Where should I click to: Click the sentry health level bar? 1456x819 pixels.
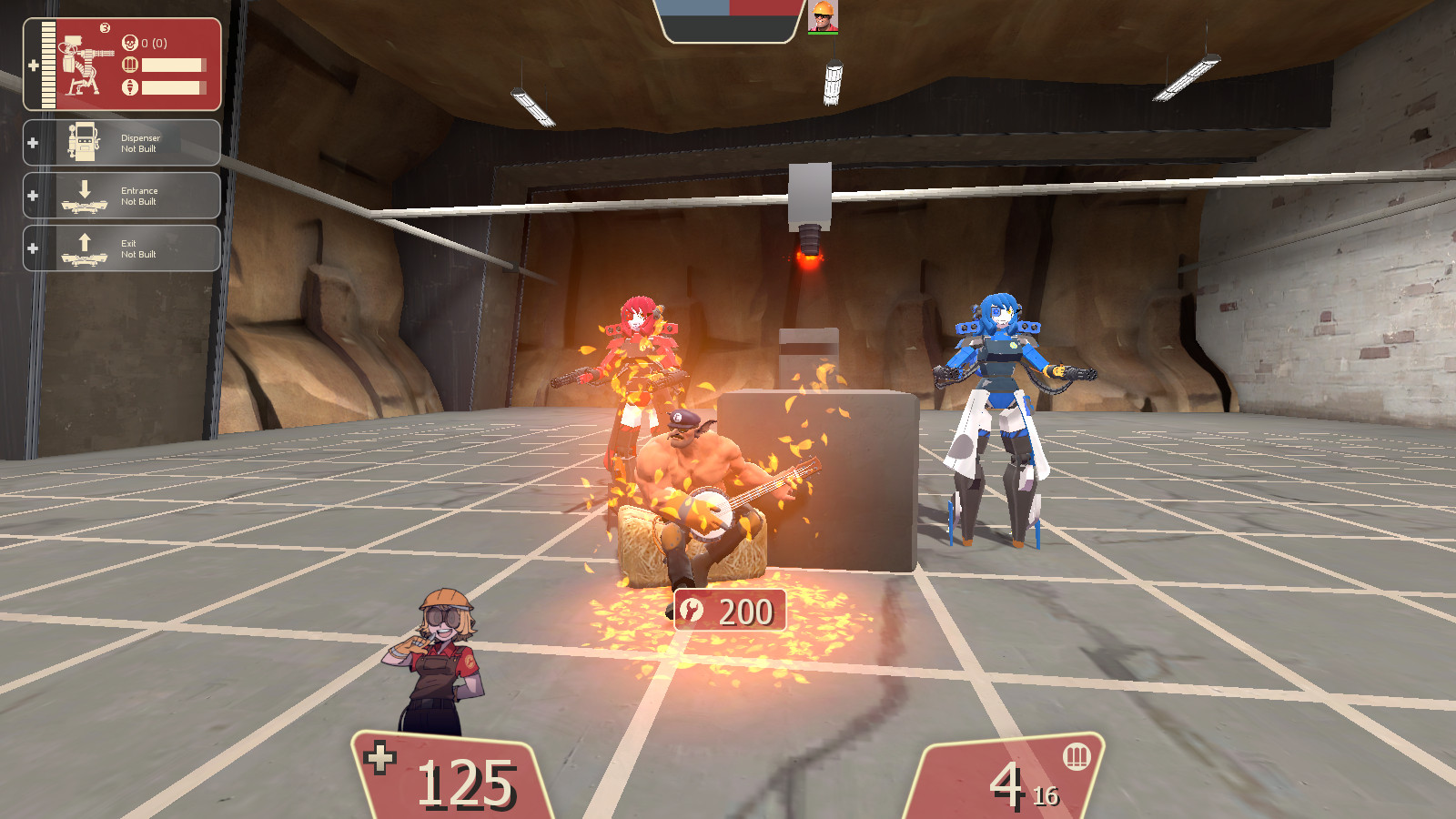pyautogui.click(x=48, y=64)
